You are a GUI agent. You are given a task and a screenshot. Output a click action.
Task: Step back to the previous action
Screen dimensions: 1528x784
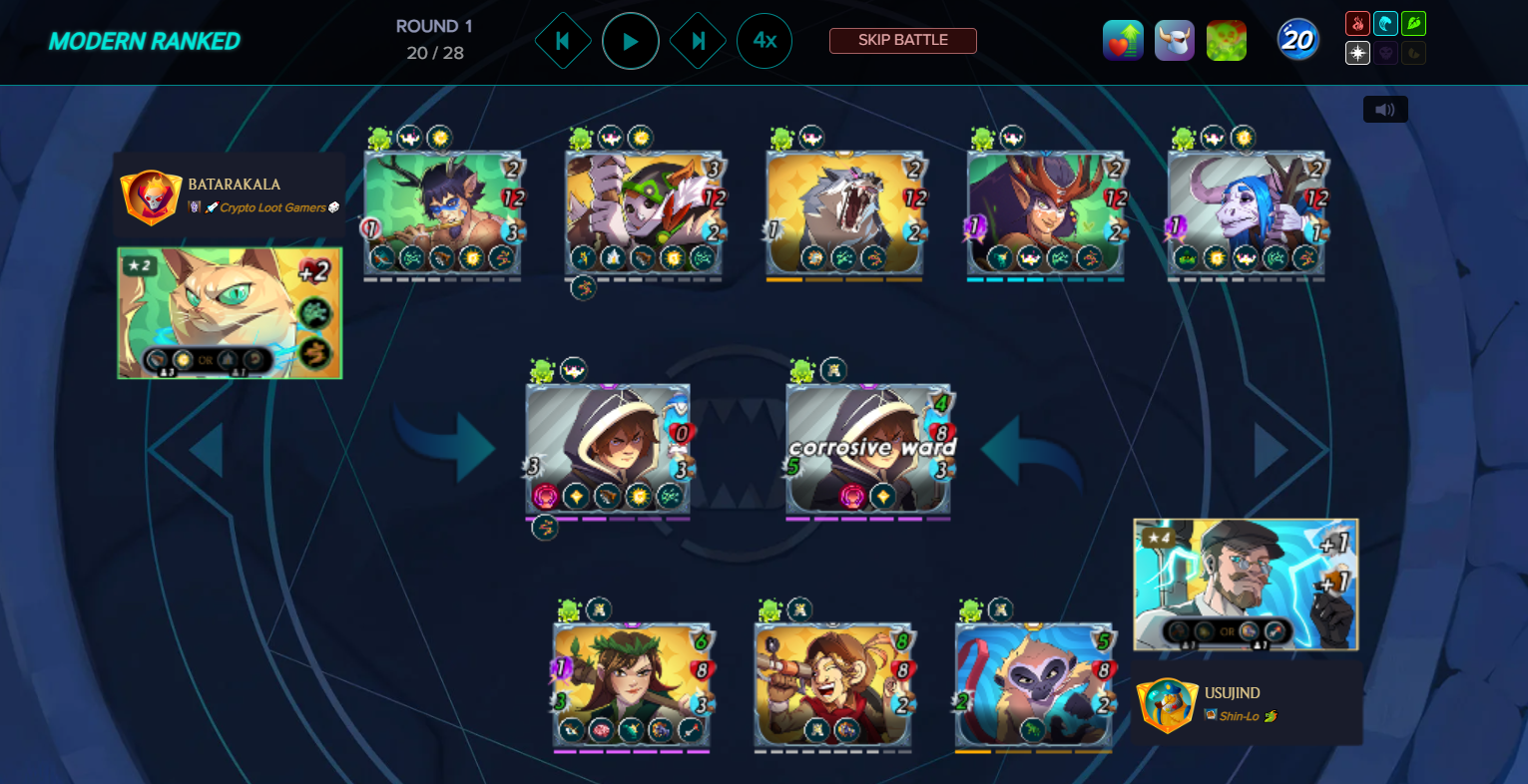click(563, 41)
